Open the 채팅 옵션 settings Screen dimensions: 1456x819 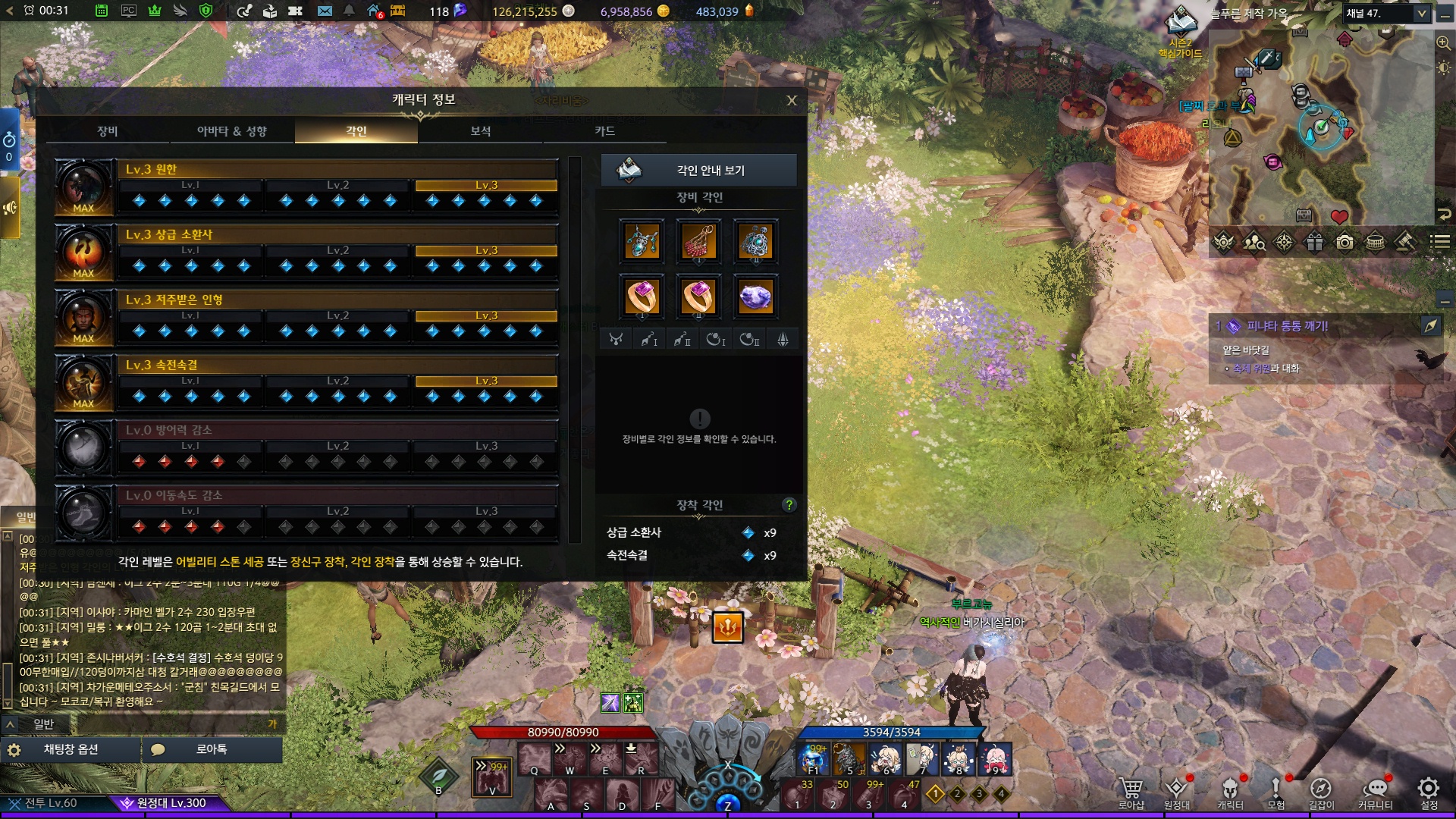71,749
